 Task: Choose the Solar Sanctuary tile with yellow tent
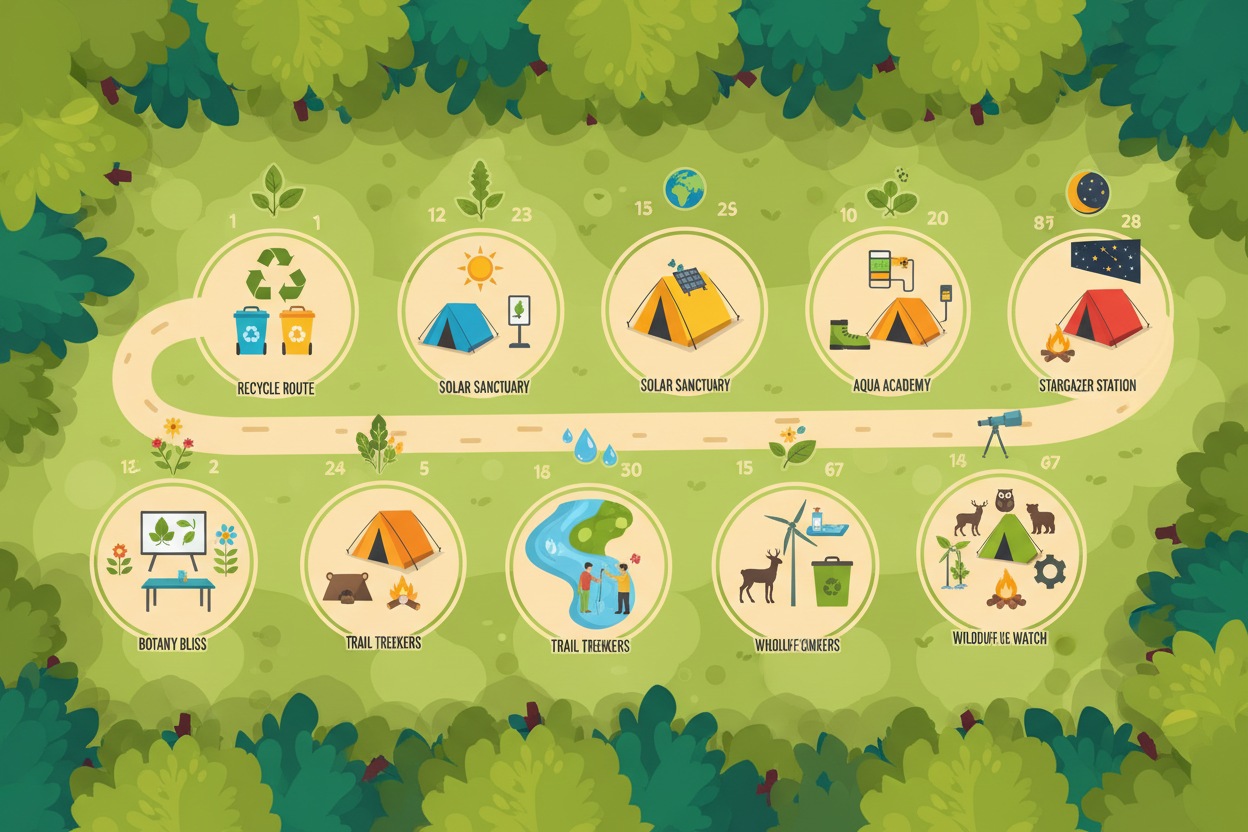point(684,308)
